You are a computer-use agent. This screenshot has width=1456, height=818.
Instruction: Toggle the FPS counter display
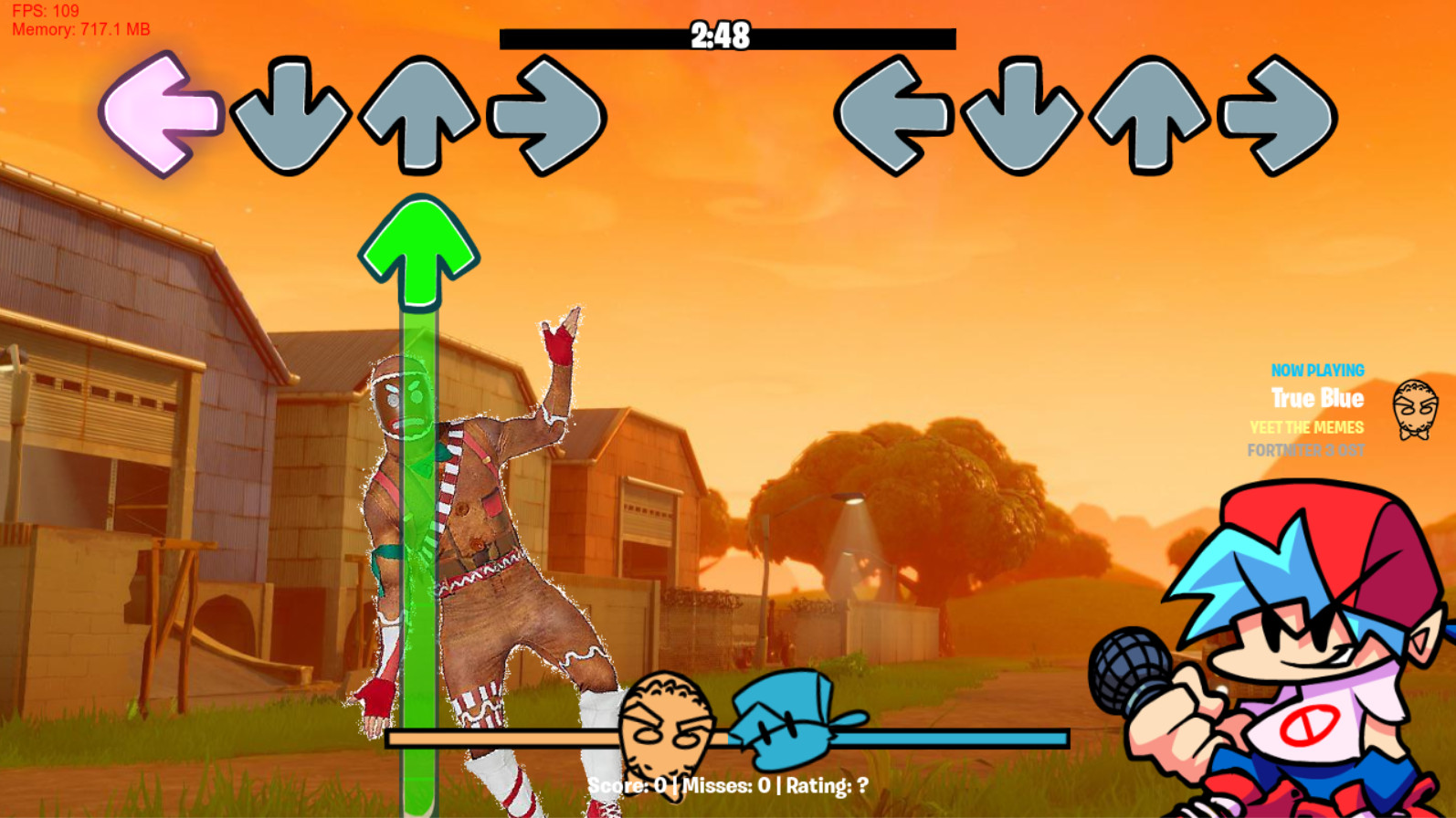coord(46,11)
